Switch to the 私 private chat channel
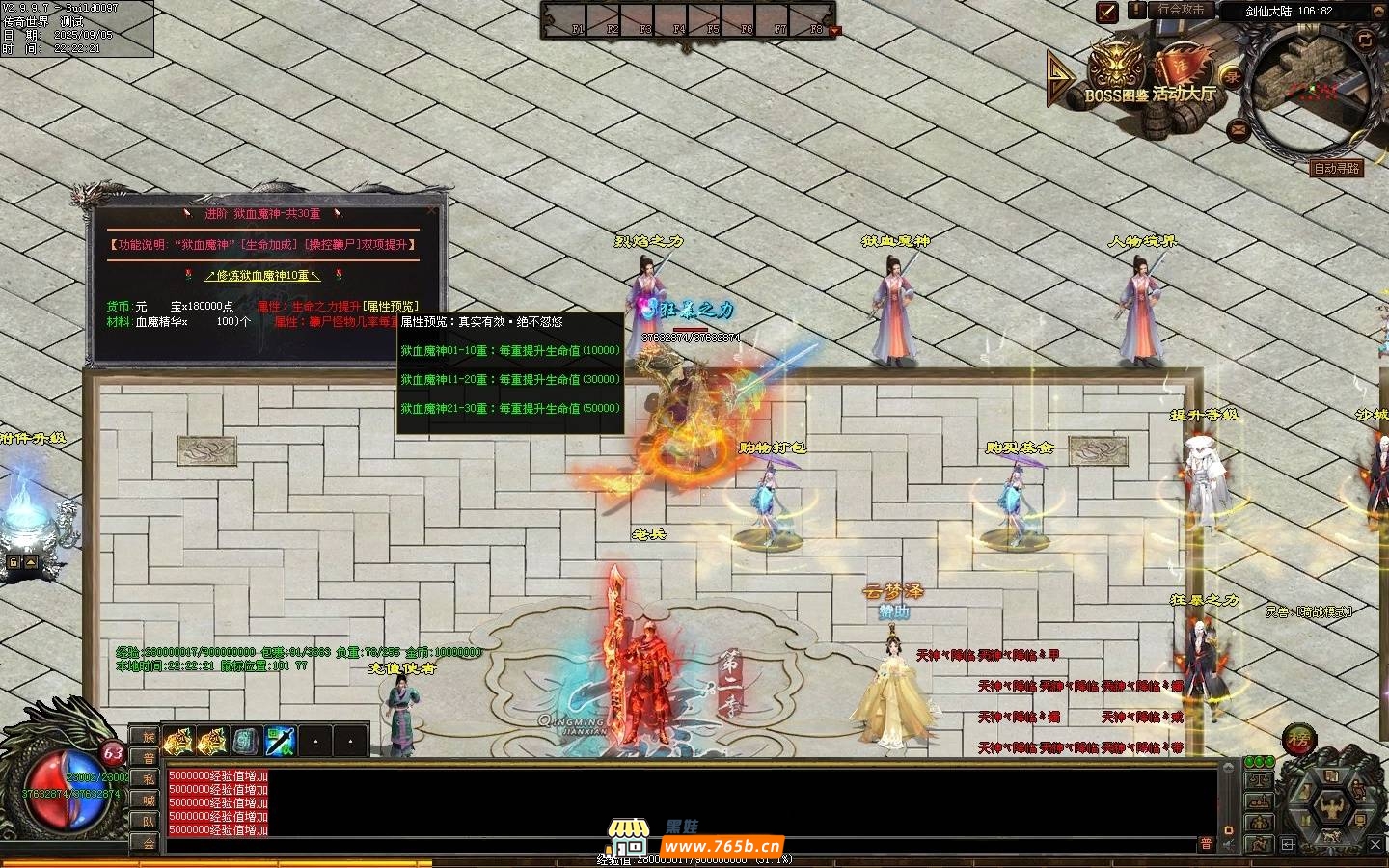 point(149,779)
